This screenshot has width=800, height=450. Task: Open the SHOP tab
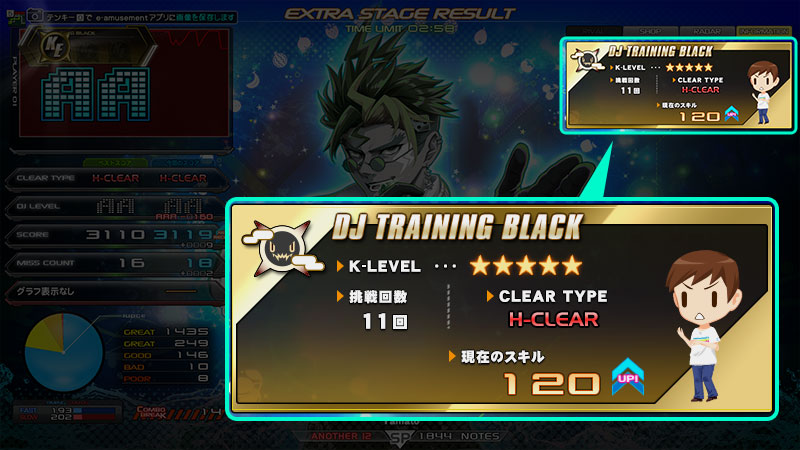tap(648, 31)
